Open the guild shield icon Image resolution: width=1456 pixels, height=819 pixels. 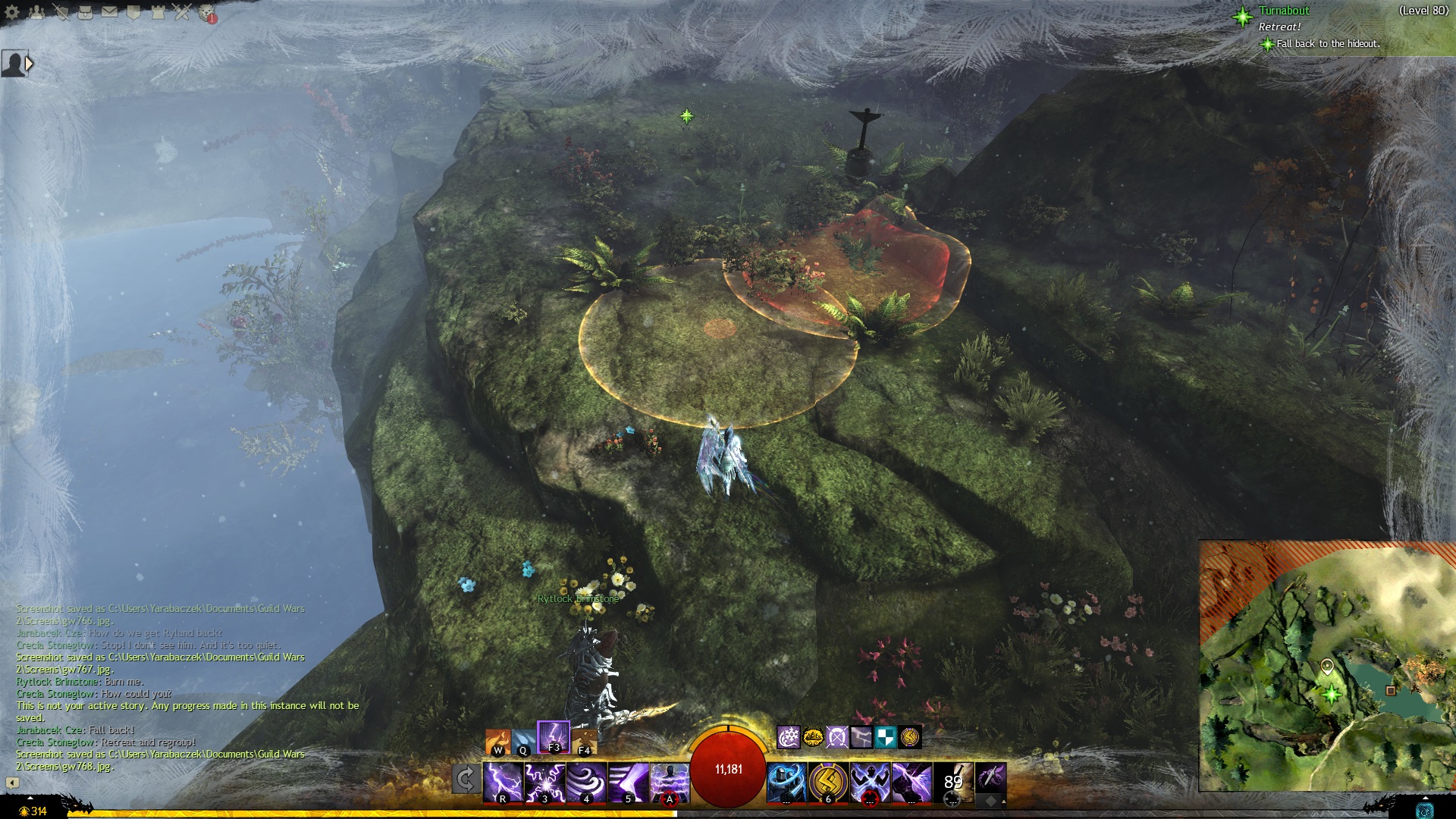(133, 12)
